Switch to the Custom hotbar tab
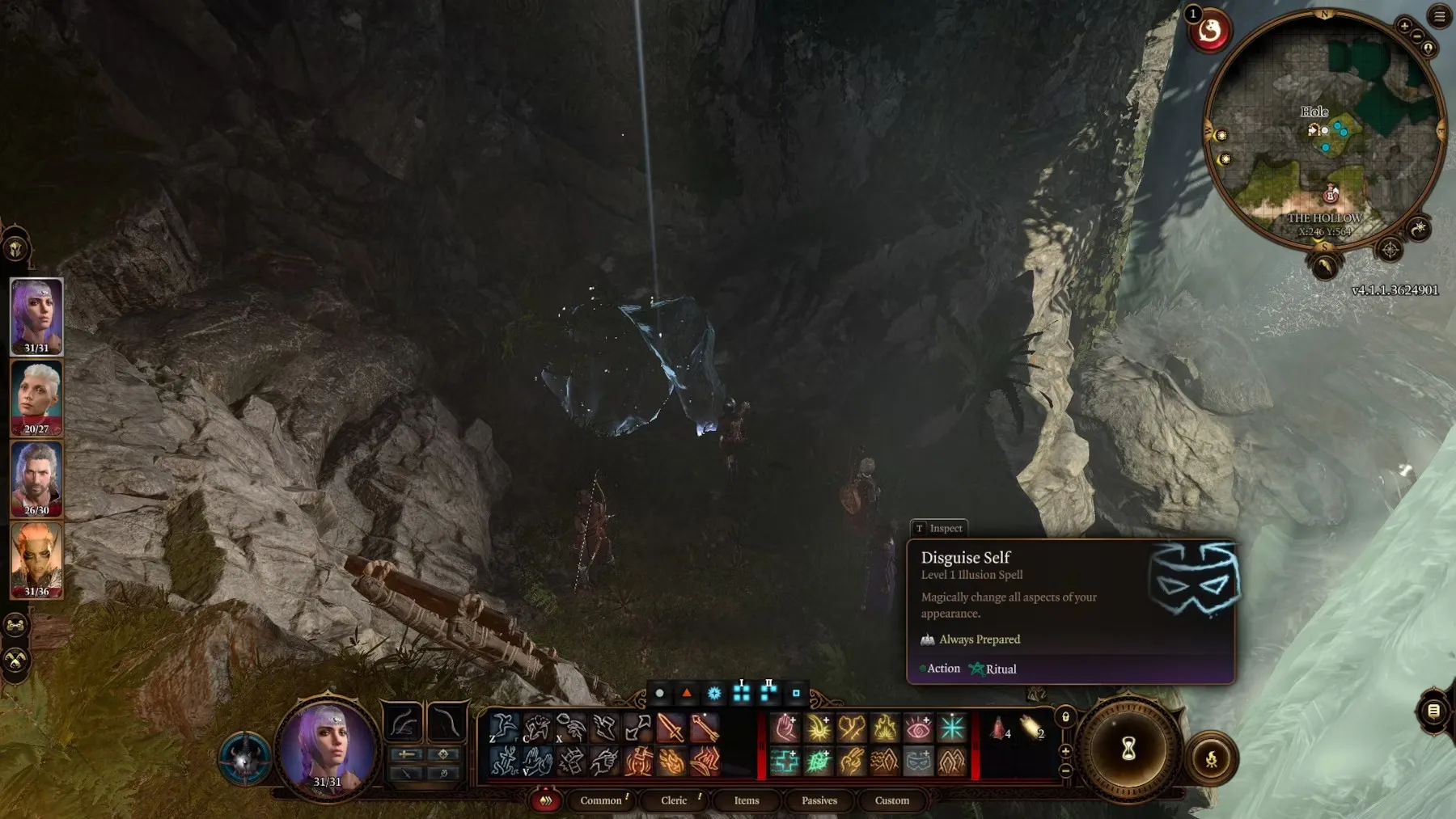The height and width of the screenshot is (819, 1456). pyautogui.click(x=892, y=800)
